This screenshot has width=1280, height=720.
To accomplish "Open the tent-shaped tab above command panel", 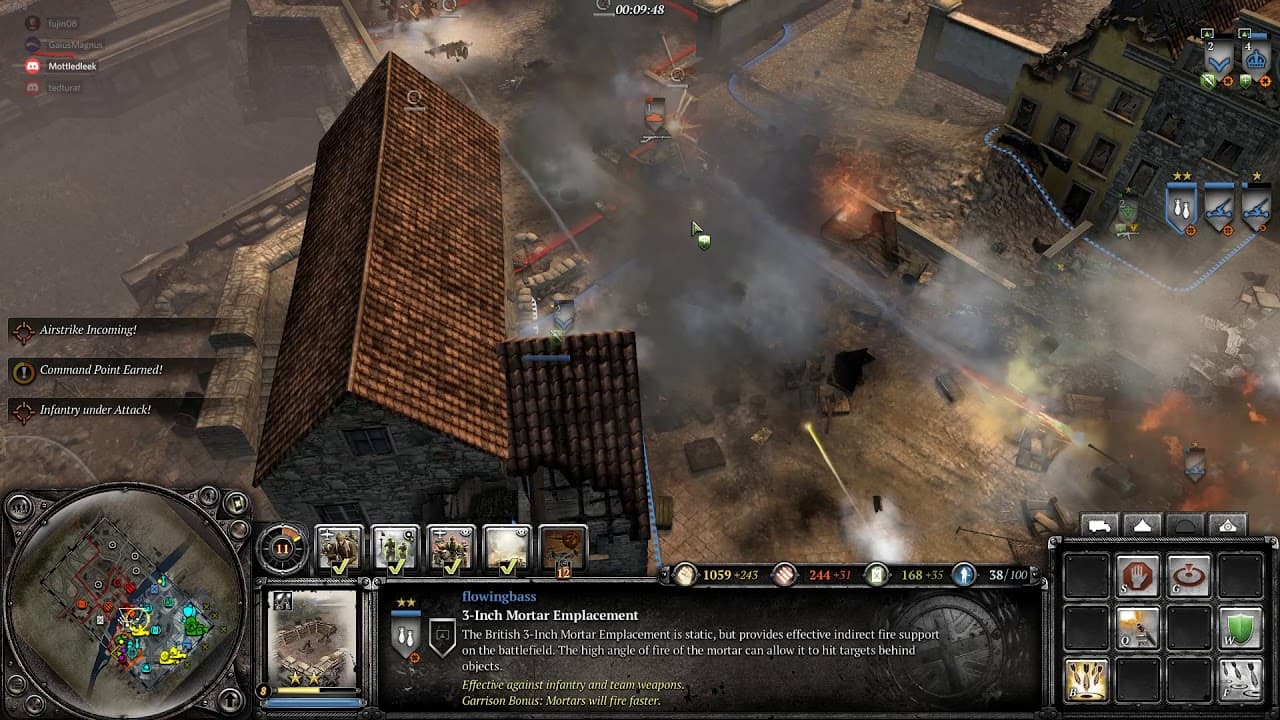I will pyautogui.click(x=1143, y=526).
